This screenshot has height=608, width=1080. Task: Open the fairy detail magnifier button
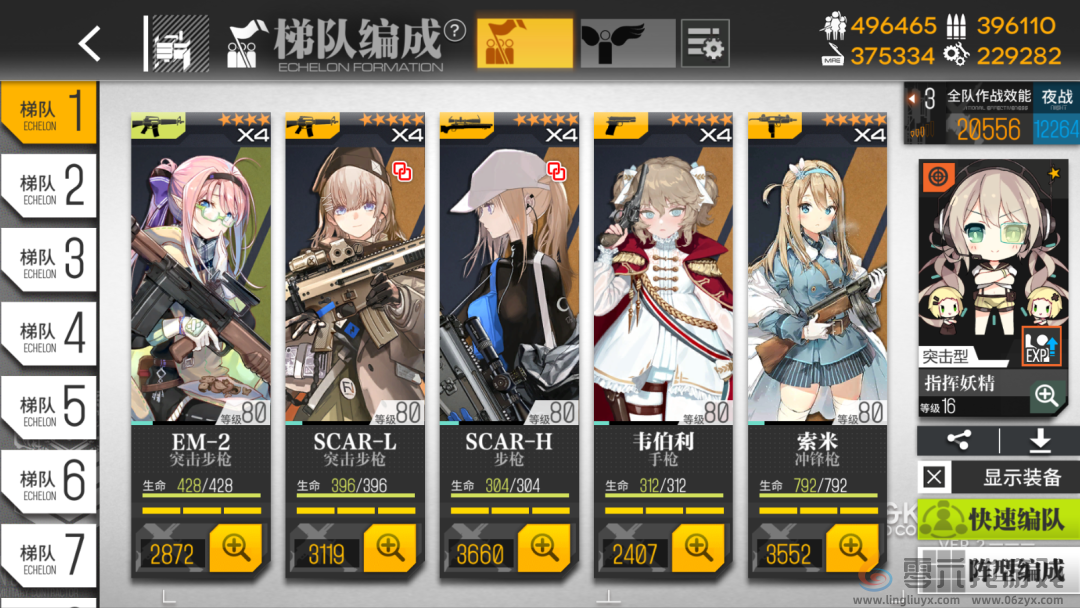pos(1046,395)
